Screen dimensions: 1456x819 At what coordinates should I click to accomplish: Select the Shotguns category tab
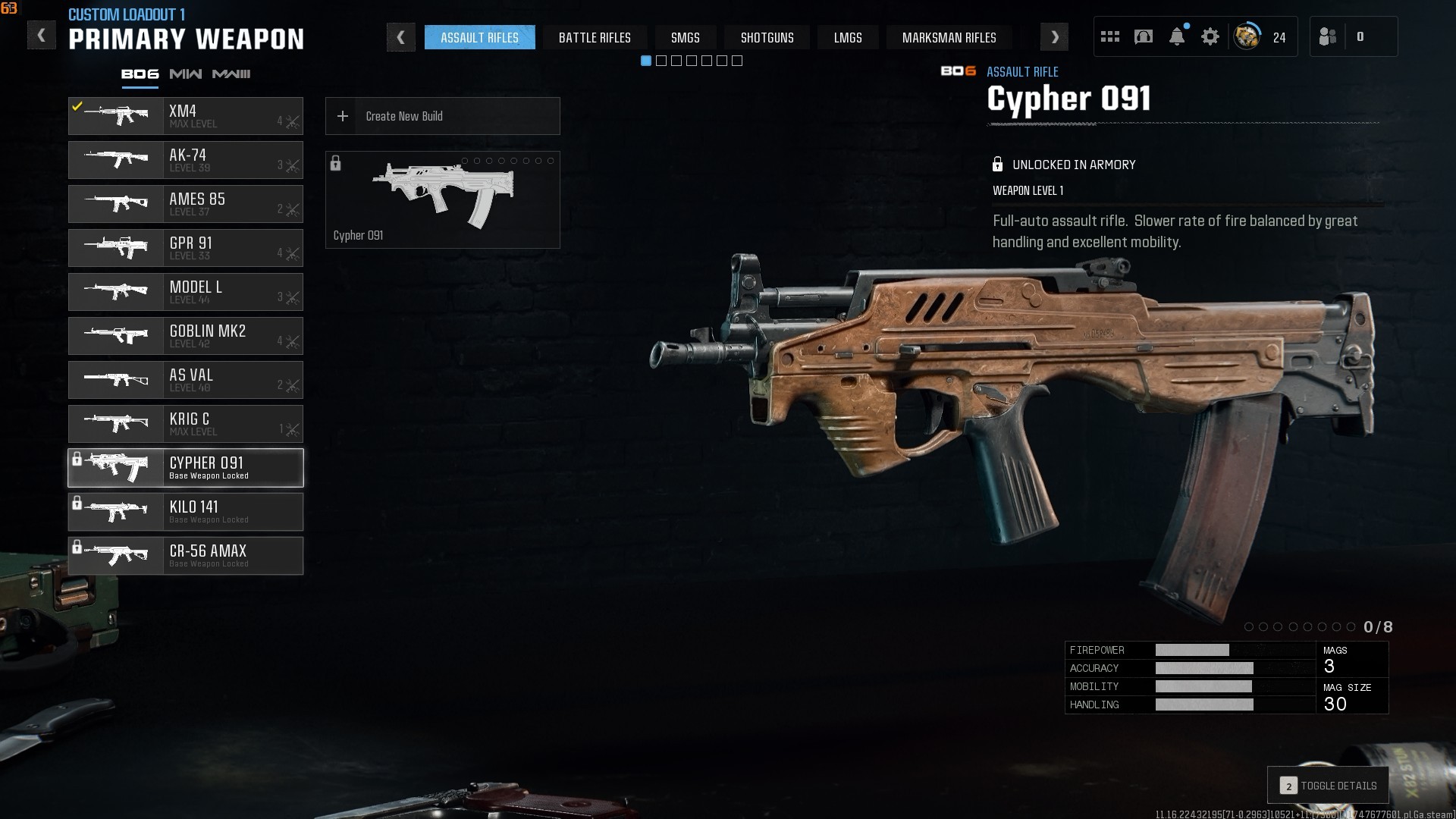coord(767,37)
